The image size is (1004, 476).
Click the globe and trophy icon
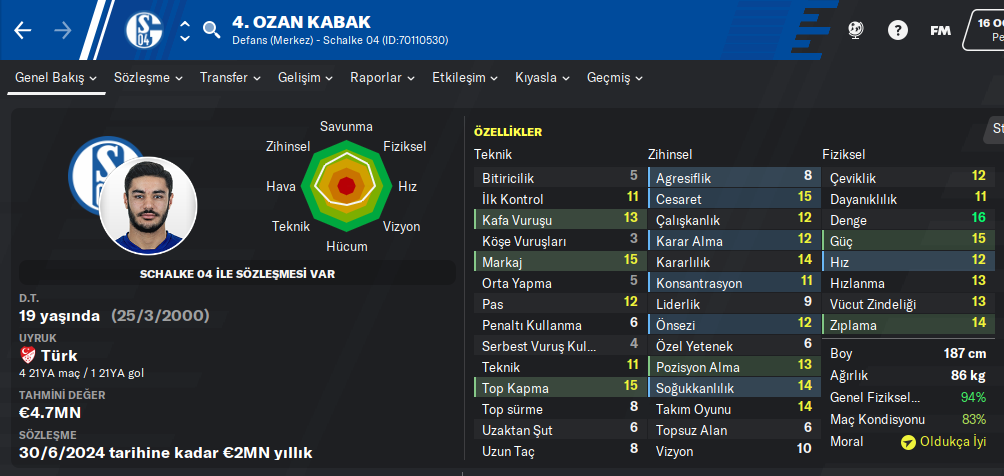(x=855, y=30)
